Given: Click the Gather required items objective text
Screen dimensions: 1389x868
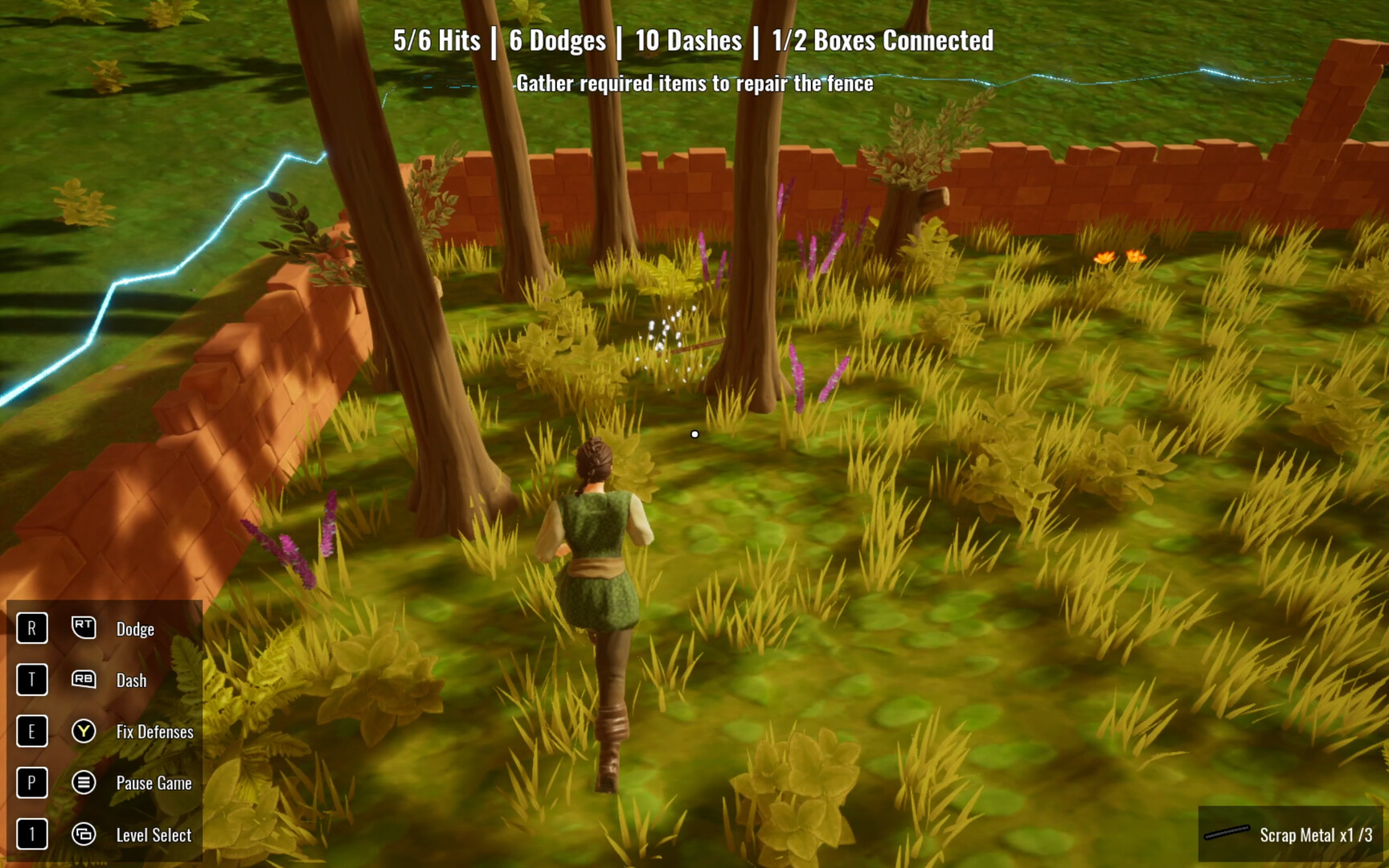Looking at the screenshot, I should tap(694, 83).
